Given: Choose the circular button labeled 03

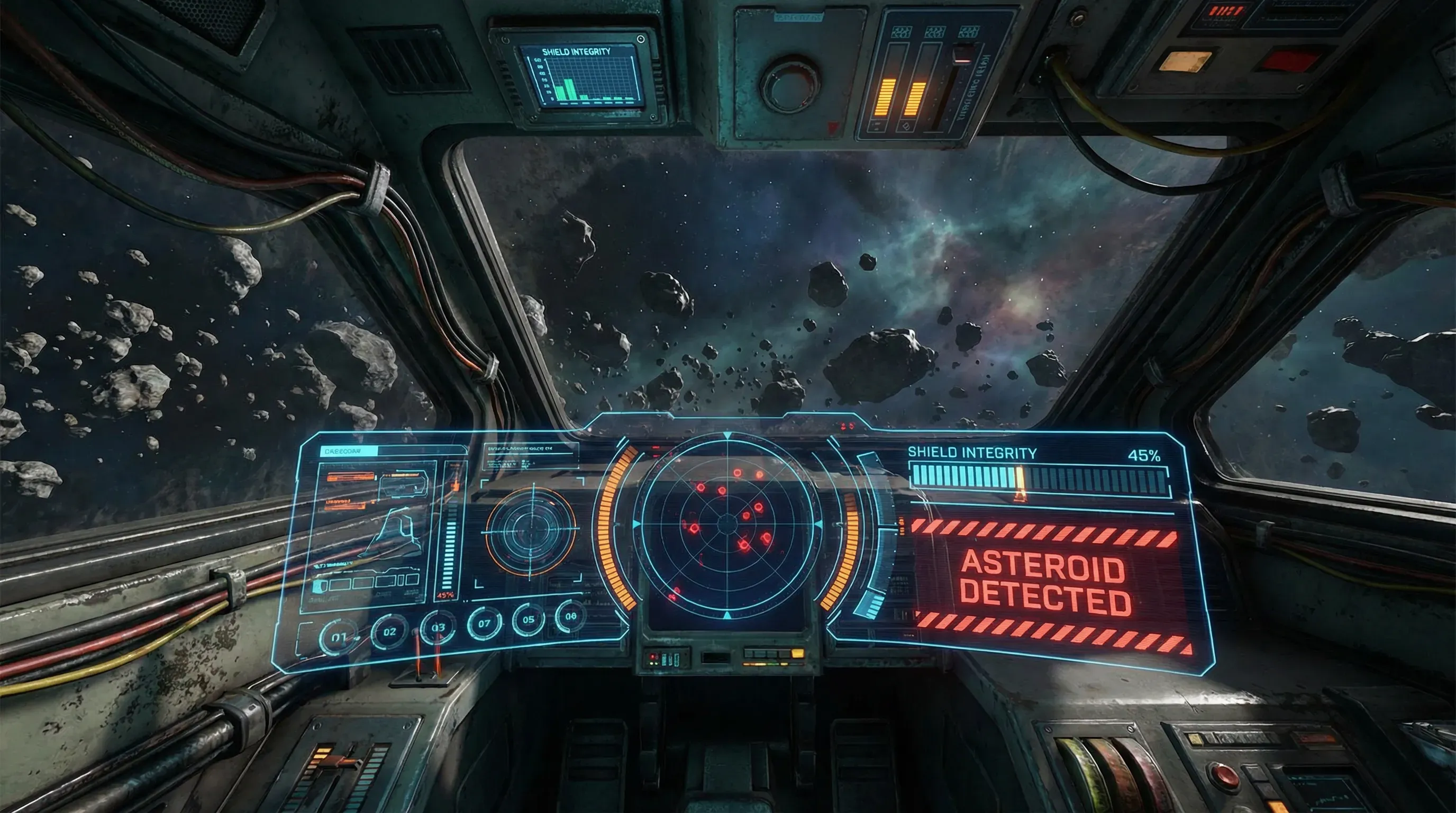Looking at the screenshot, I should (x=438, y=627).
